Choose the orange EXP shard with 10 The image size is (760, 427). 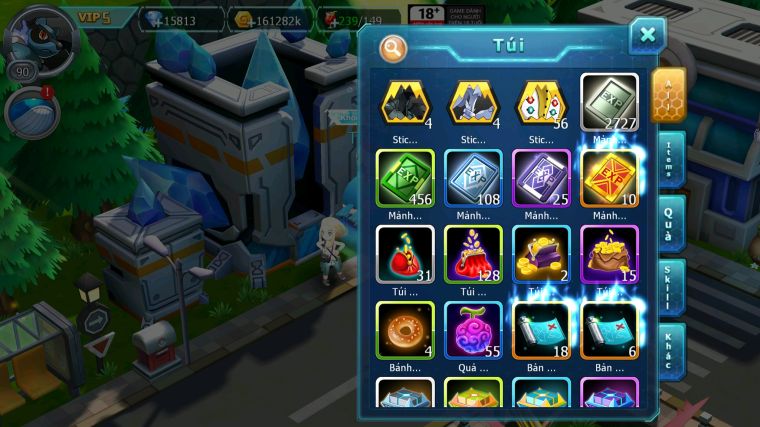click(610, 180)
